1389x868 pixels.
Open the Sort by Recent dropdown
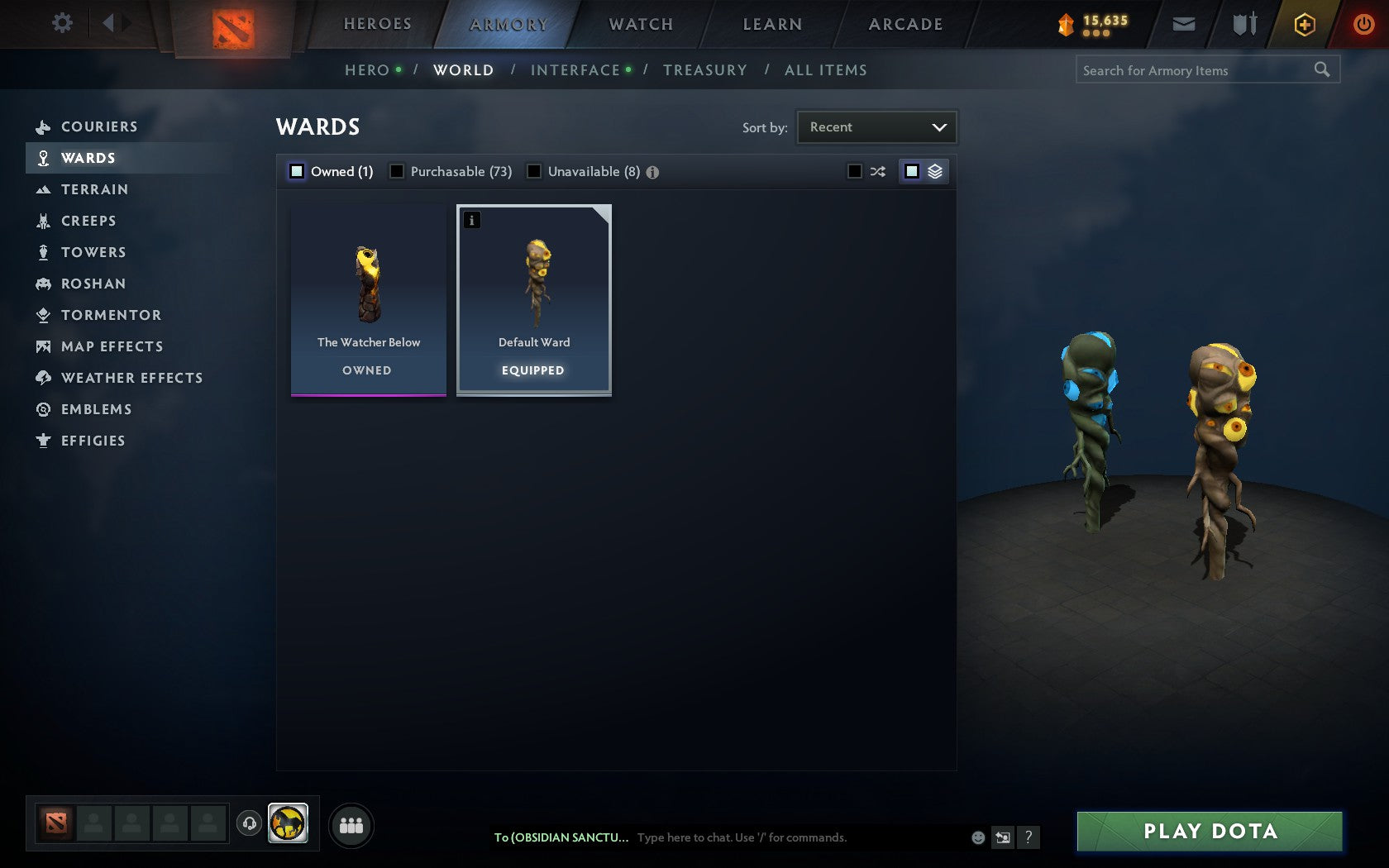point(876,126)
